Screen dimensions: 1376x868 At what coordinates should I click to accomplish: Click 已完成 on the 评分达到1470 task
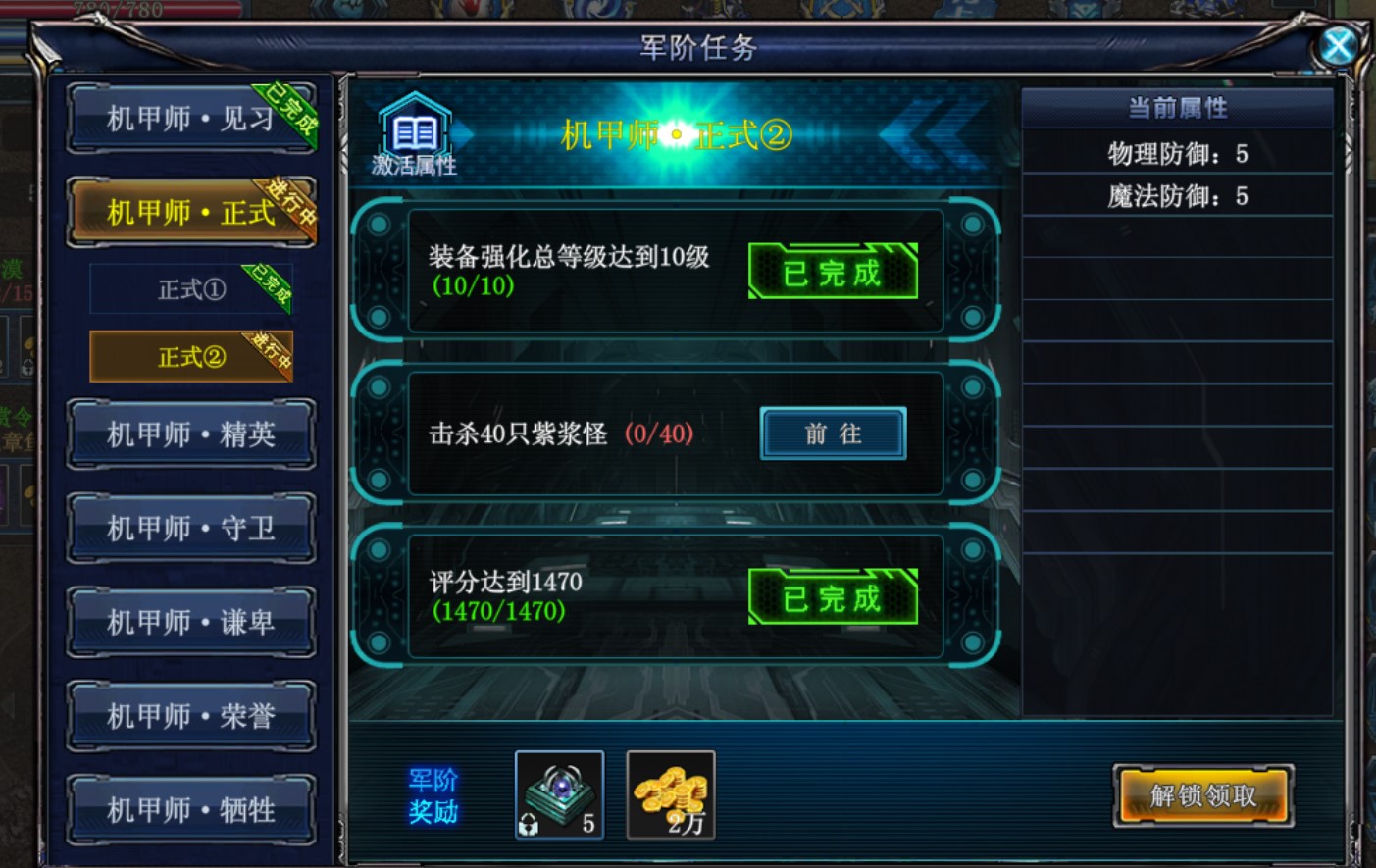tap(833, 597)
